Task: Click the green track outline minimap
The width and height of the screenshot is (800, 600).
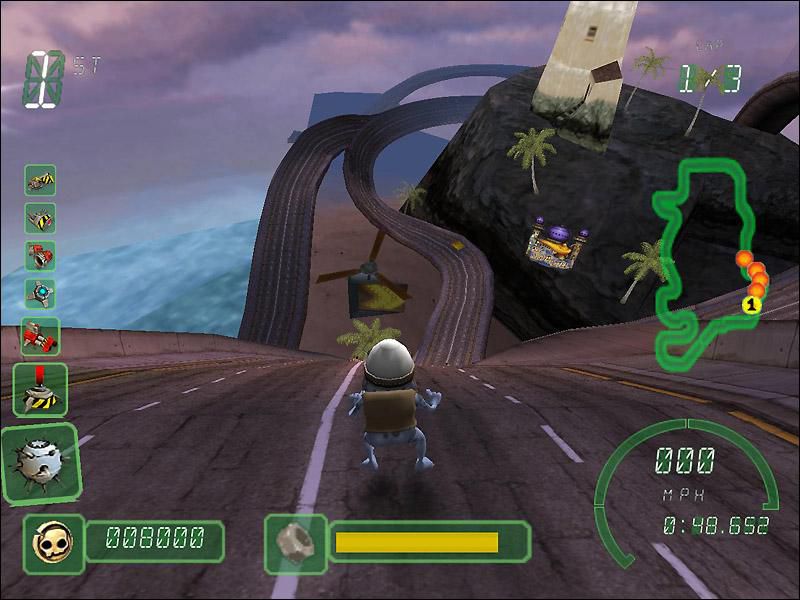Action: click(x=700, y=262)
